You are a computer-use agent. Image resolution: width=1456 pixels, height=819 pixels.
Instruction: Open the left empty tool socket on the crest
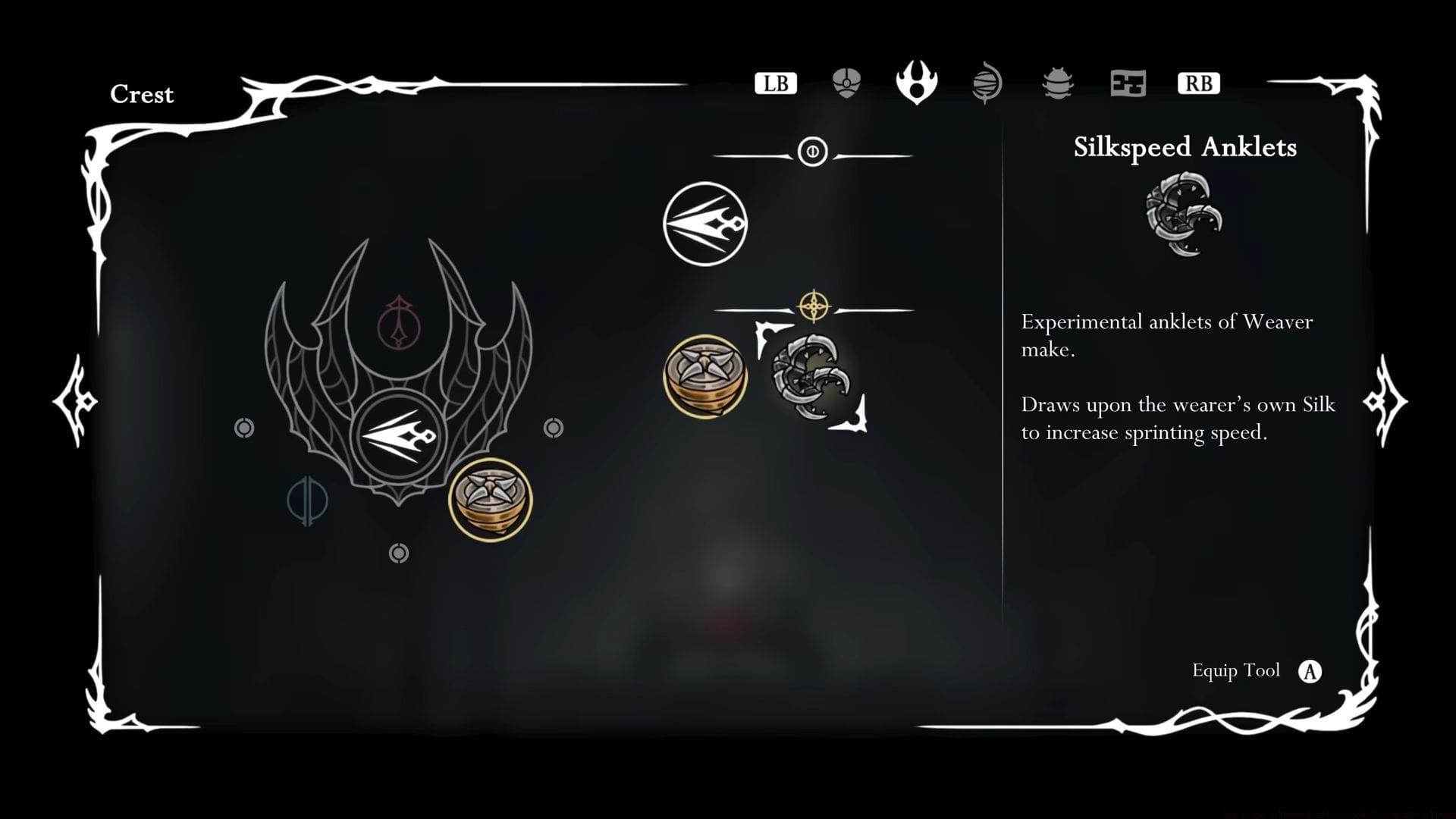point(244,427)
